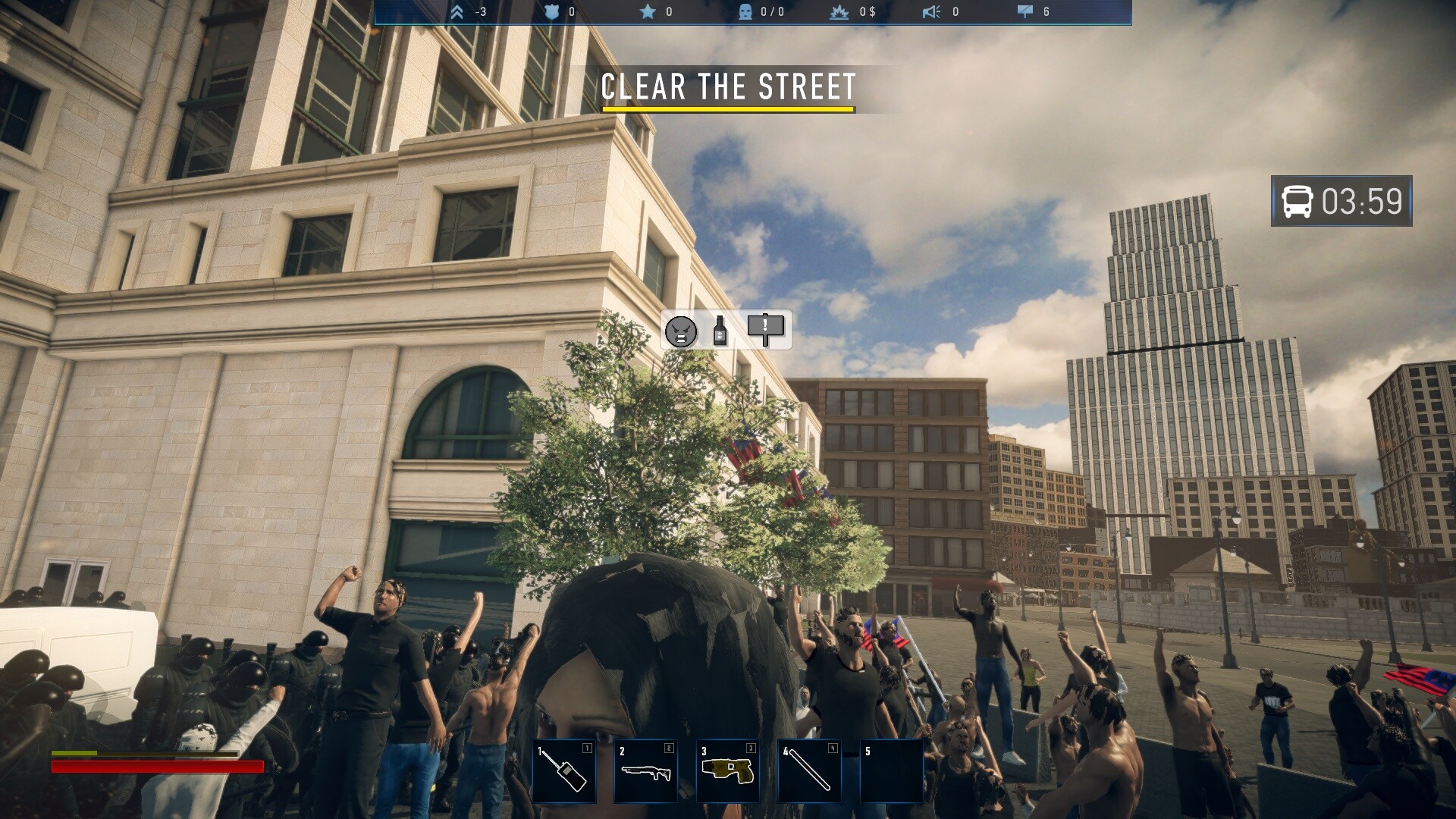Screen dimensions: 1456x819
Task: Click the star rating icon
Action: (647, 12)
